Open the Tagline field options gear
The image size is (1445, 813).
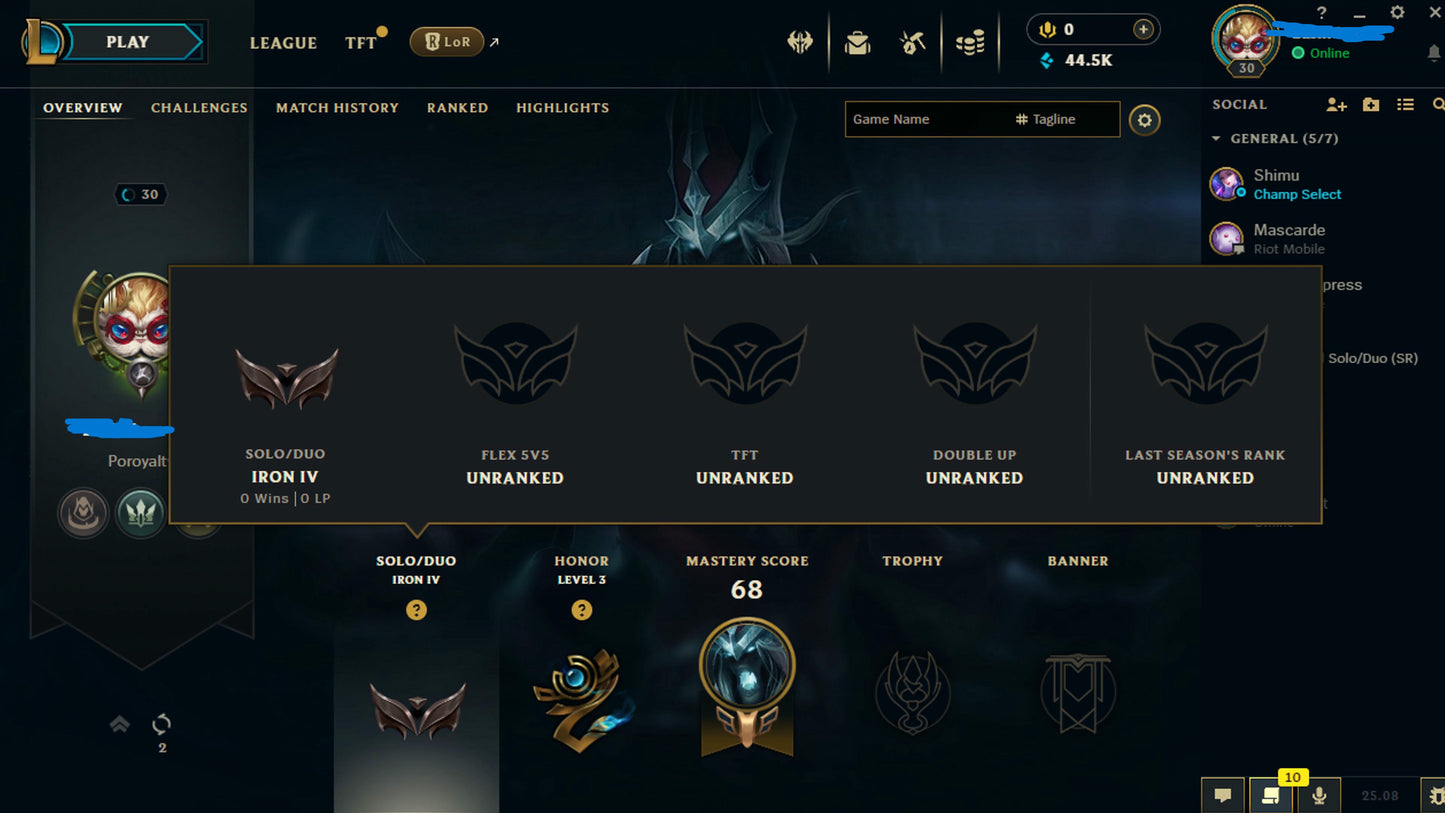[1144, 119]
